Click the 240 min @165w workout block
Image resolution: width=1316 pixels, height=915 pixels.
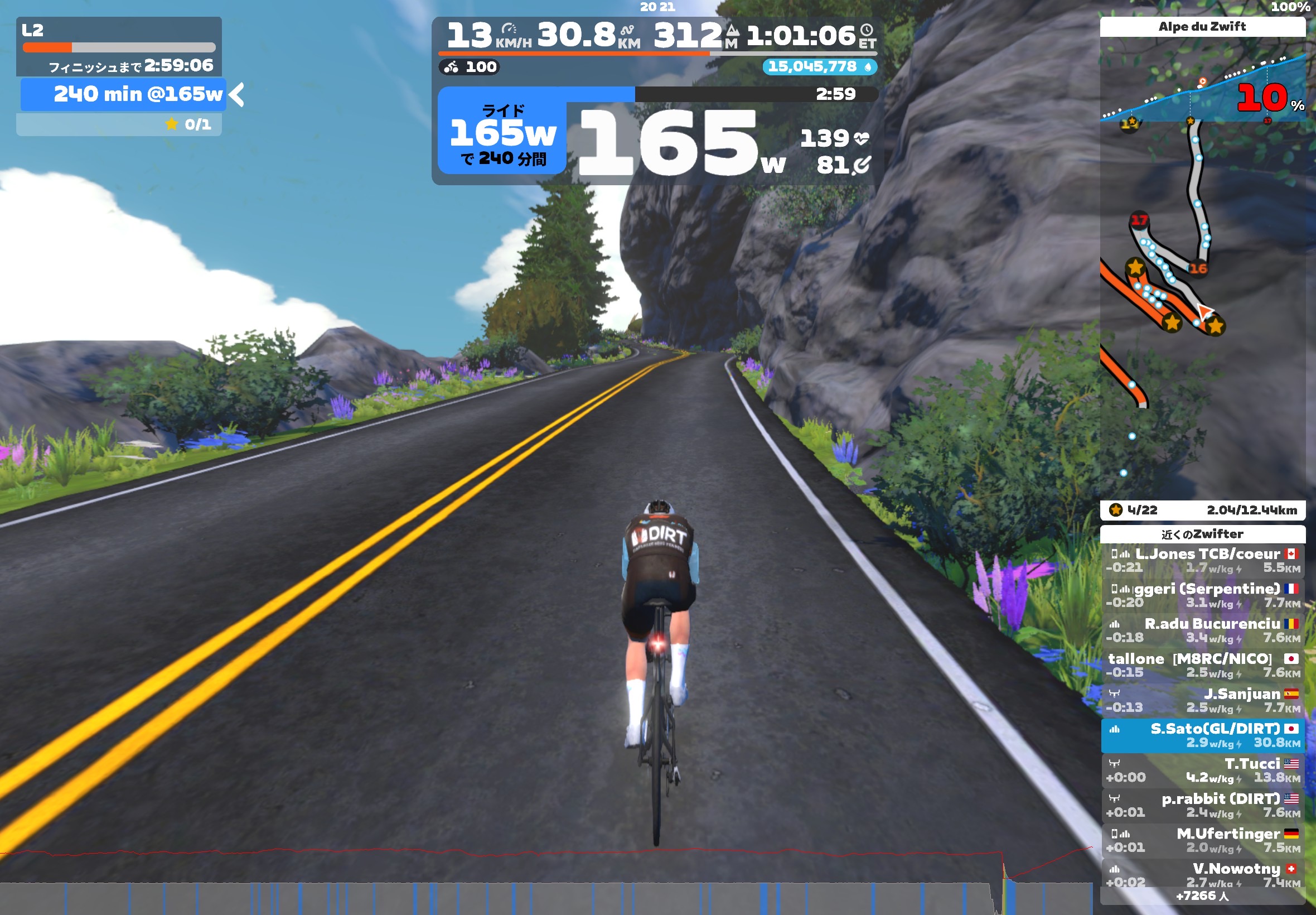123,95
